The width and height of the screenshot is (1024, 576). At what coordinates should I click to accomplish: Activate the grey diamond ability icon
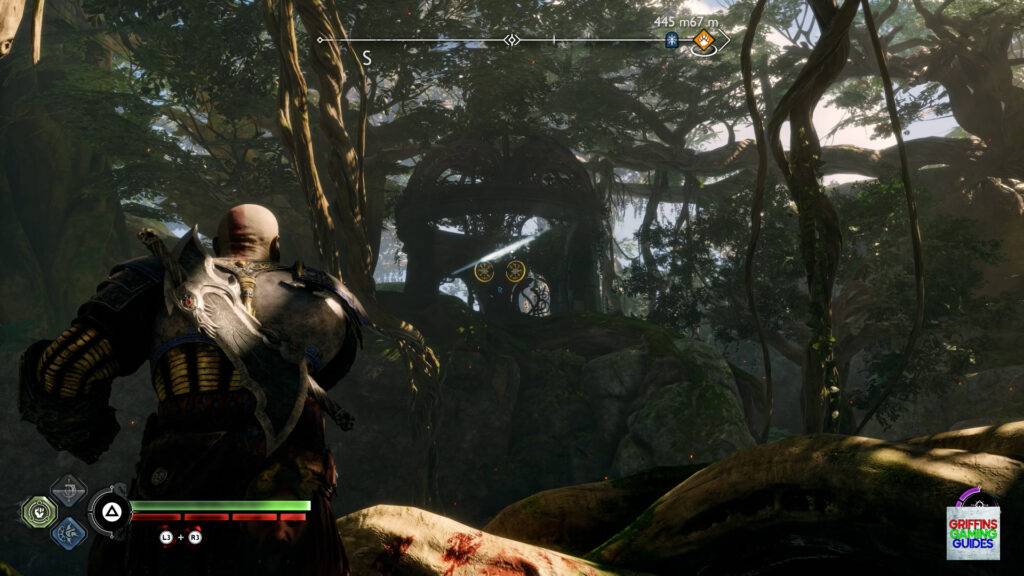point(68,491)
